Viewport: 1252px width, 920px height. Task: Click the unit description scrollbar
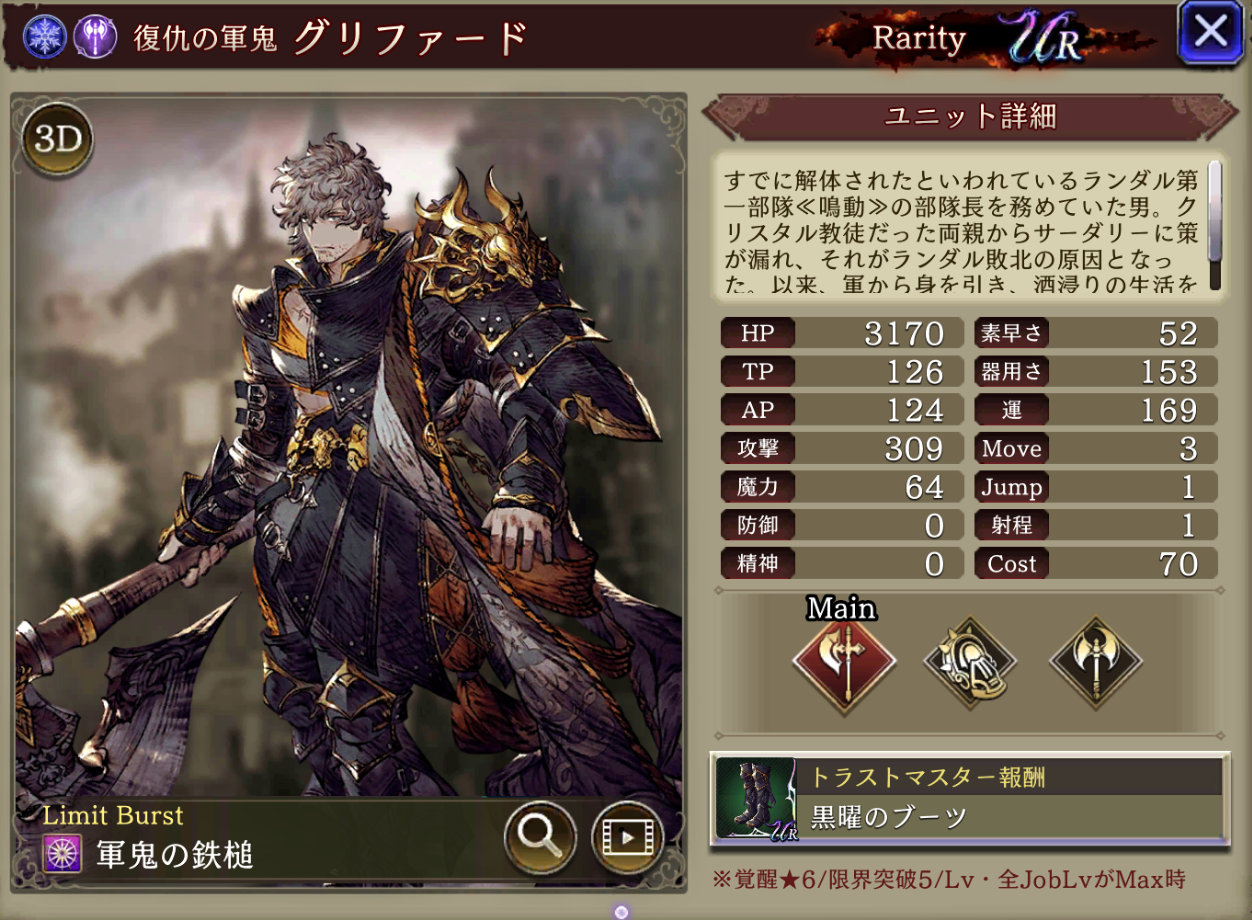[x=1215, y=224]
